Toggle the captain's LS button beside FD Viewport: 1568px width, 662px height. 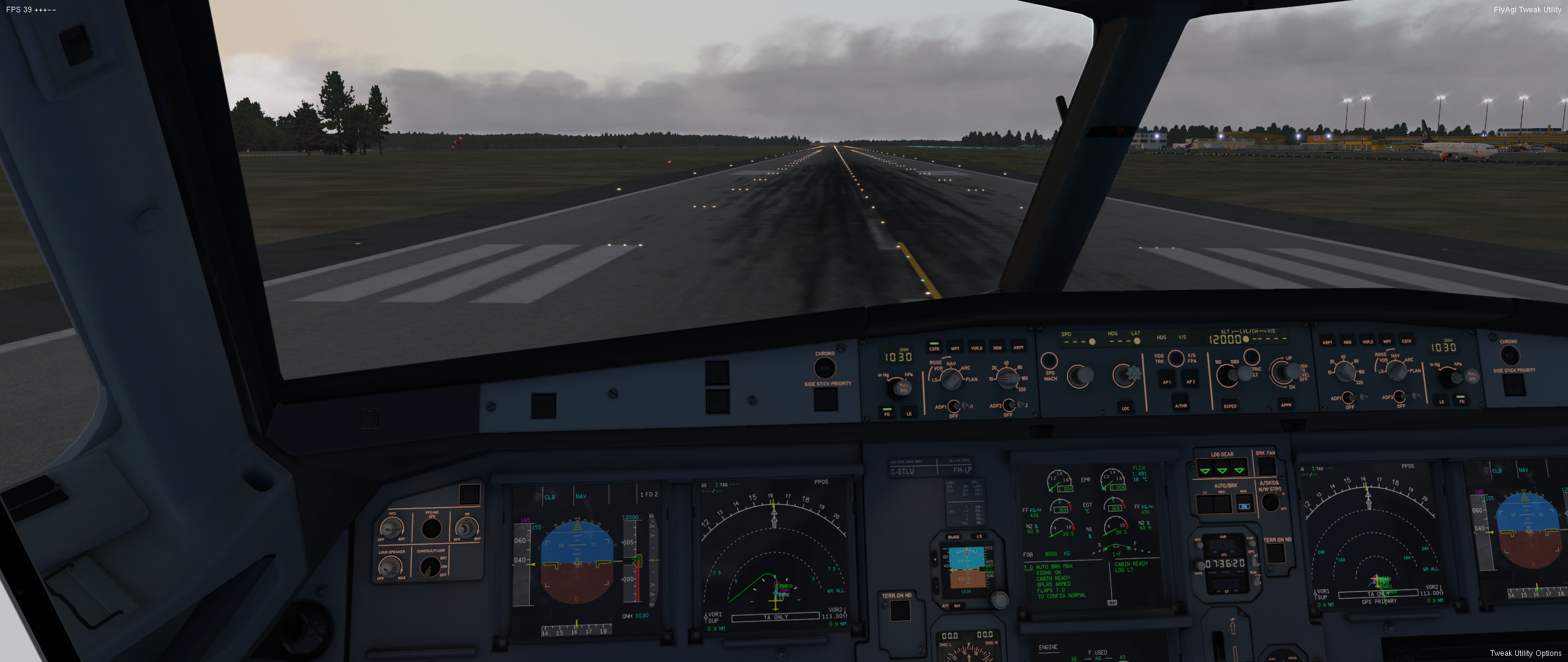click(909, 412)
